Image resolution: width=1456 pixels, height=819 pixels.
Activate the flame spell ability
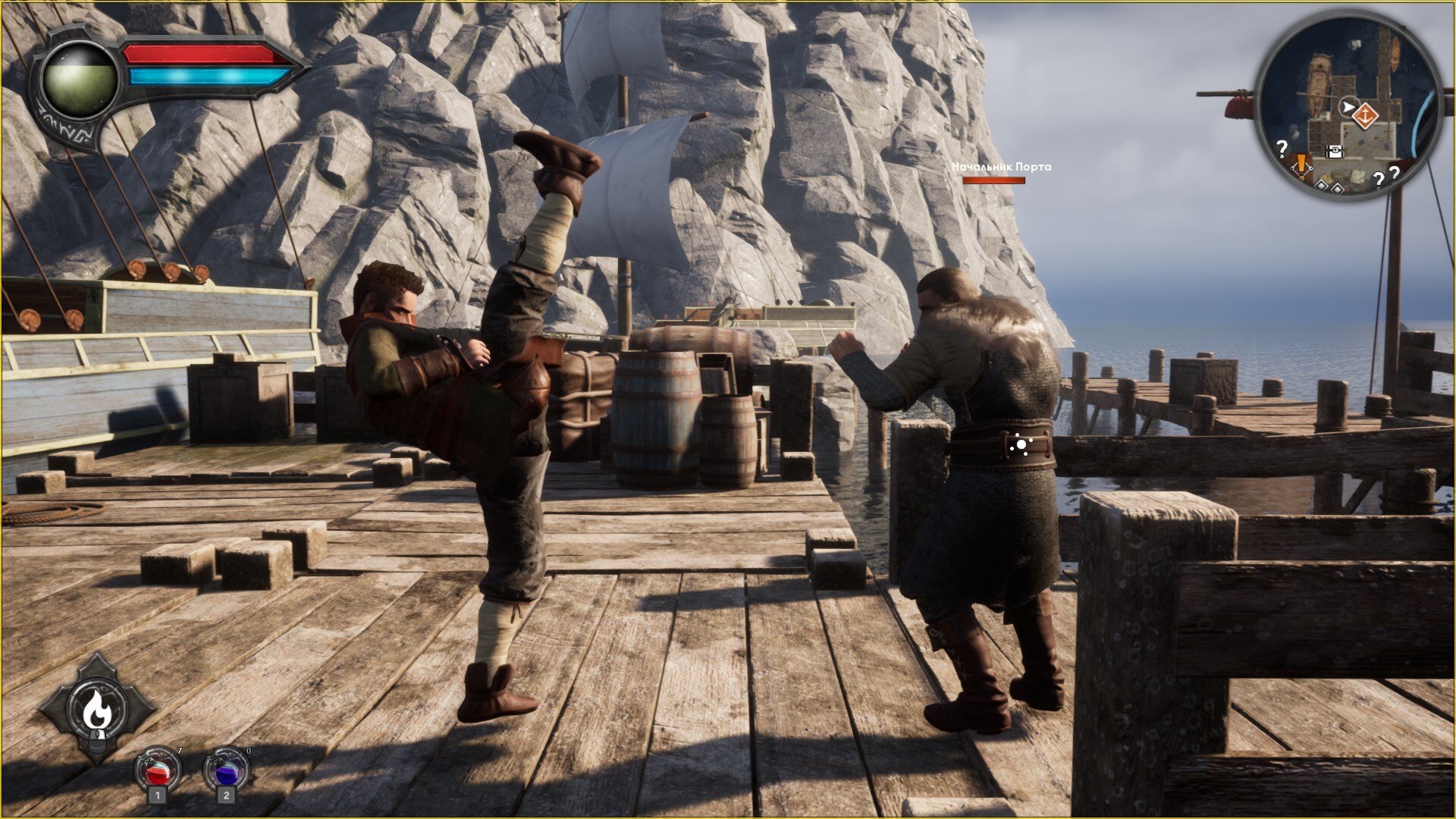click(x=96, y=709)
